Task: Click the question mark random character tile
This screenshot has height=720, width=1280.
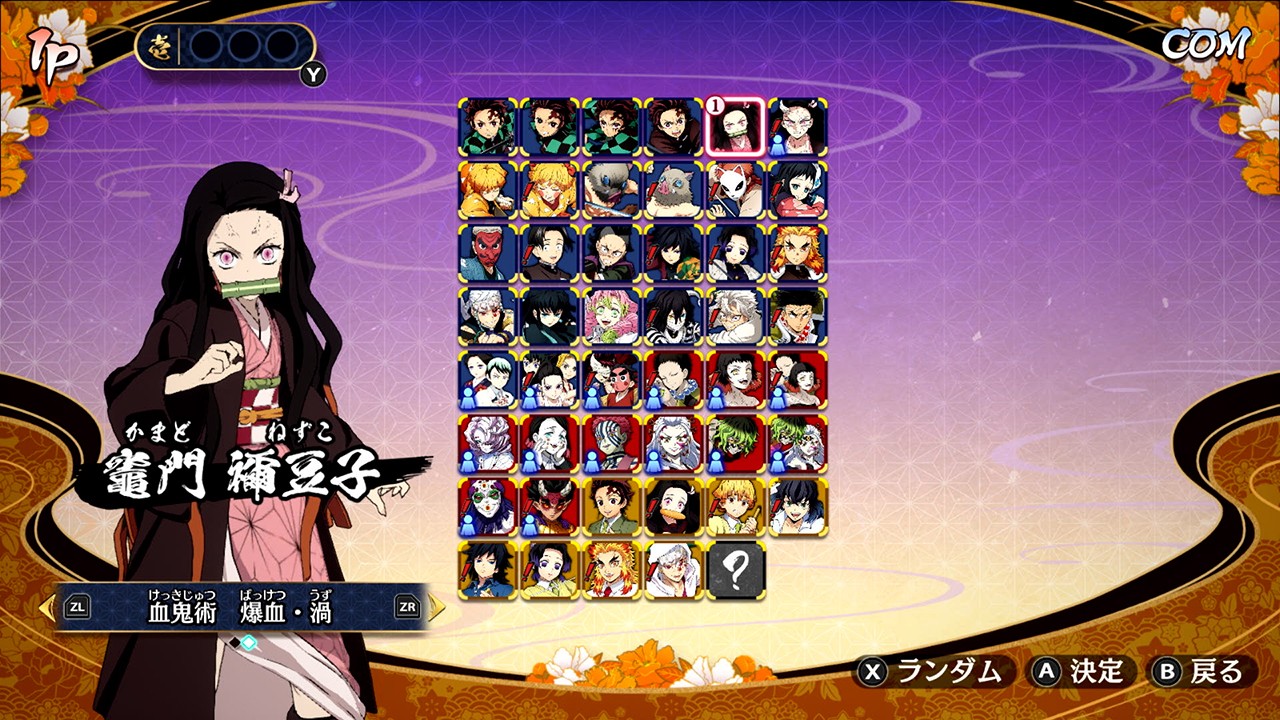Action: click(x=736, y=570)
